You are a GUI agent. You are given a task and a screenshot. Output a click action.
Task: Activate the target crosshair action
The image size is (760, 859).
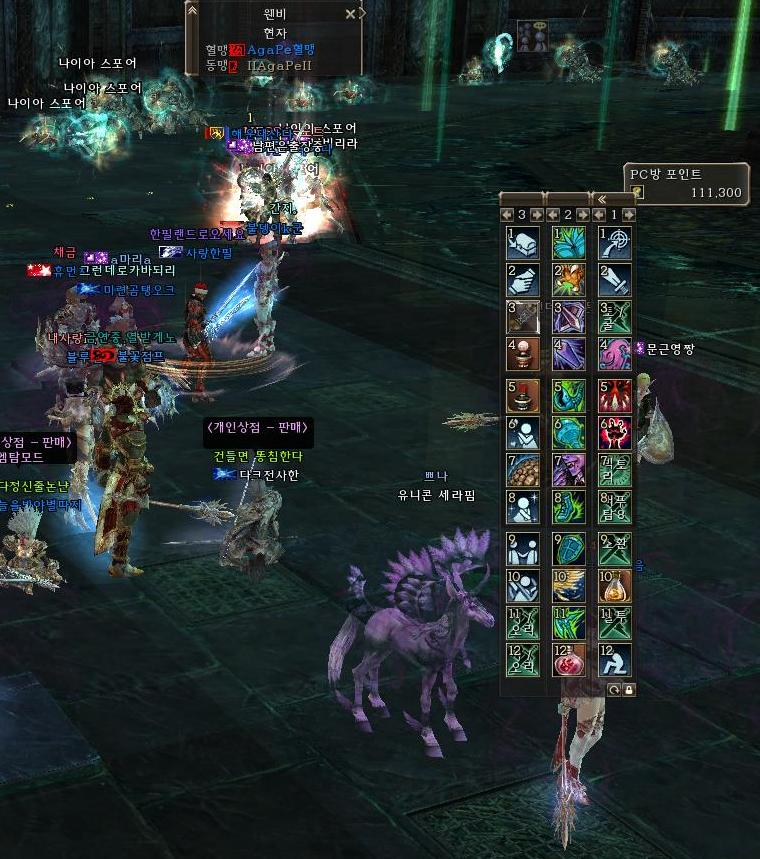tap(615, 243)
